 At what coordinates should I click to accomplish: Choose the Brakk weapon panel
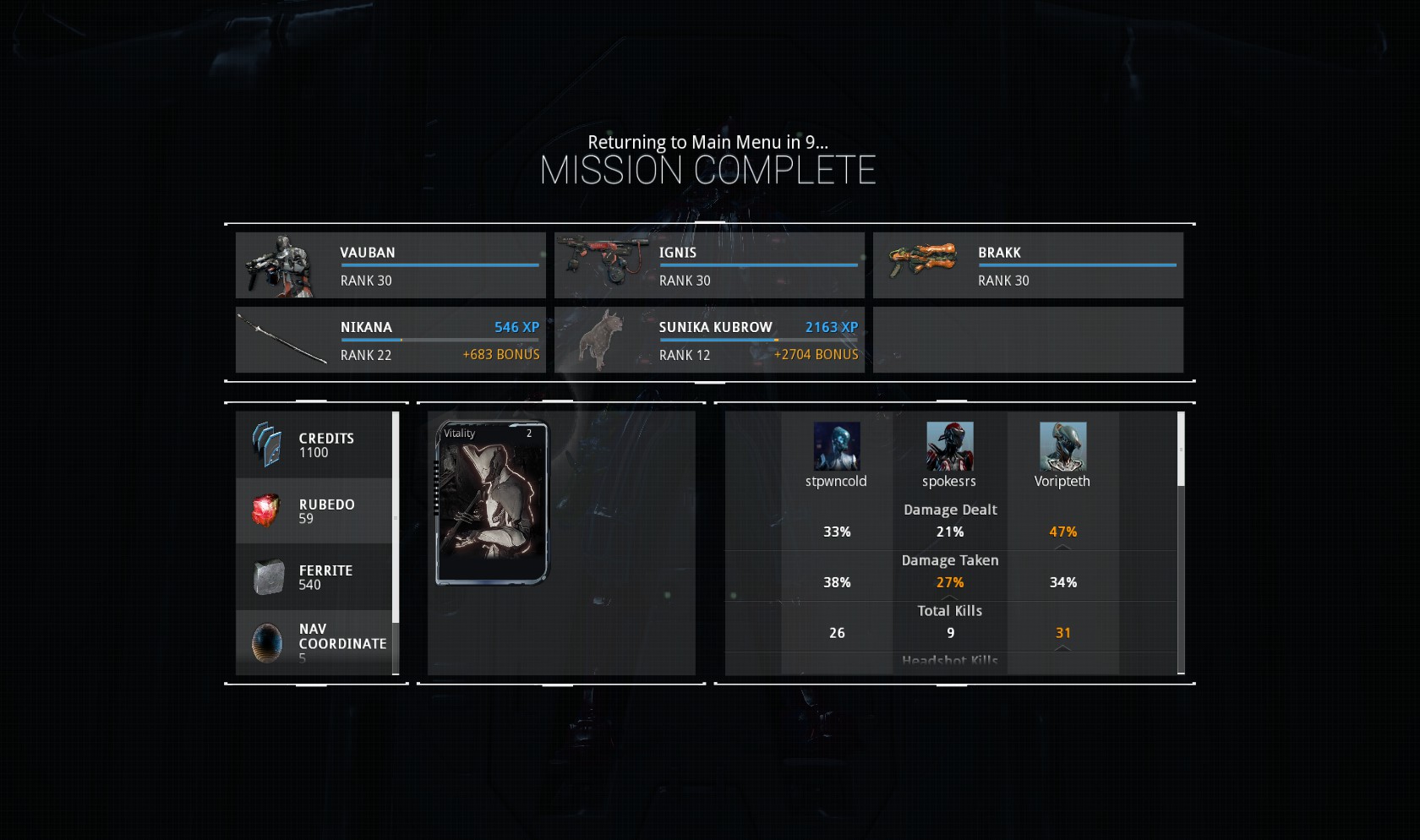(x=1028, y=265)
